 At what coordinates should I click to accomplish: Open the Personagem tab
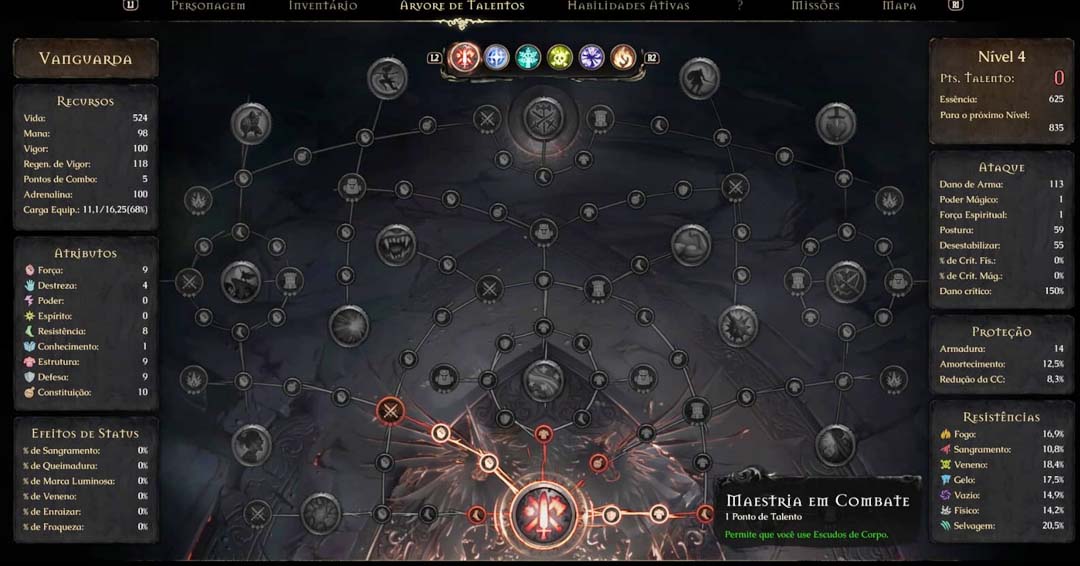click(x=208, y=6)
